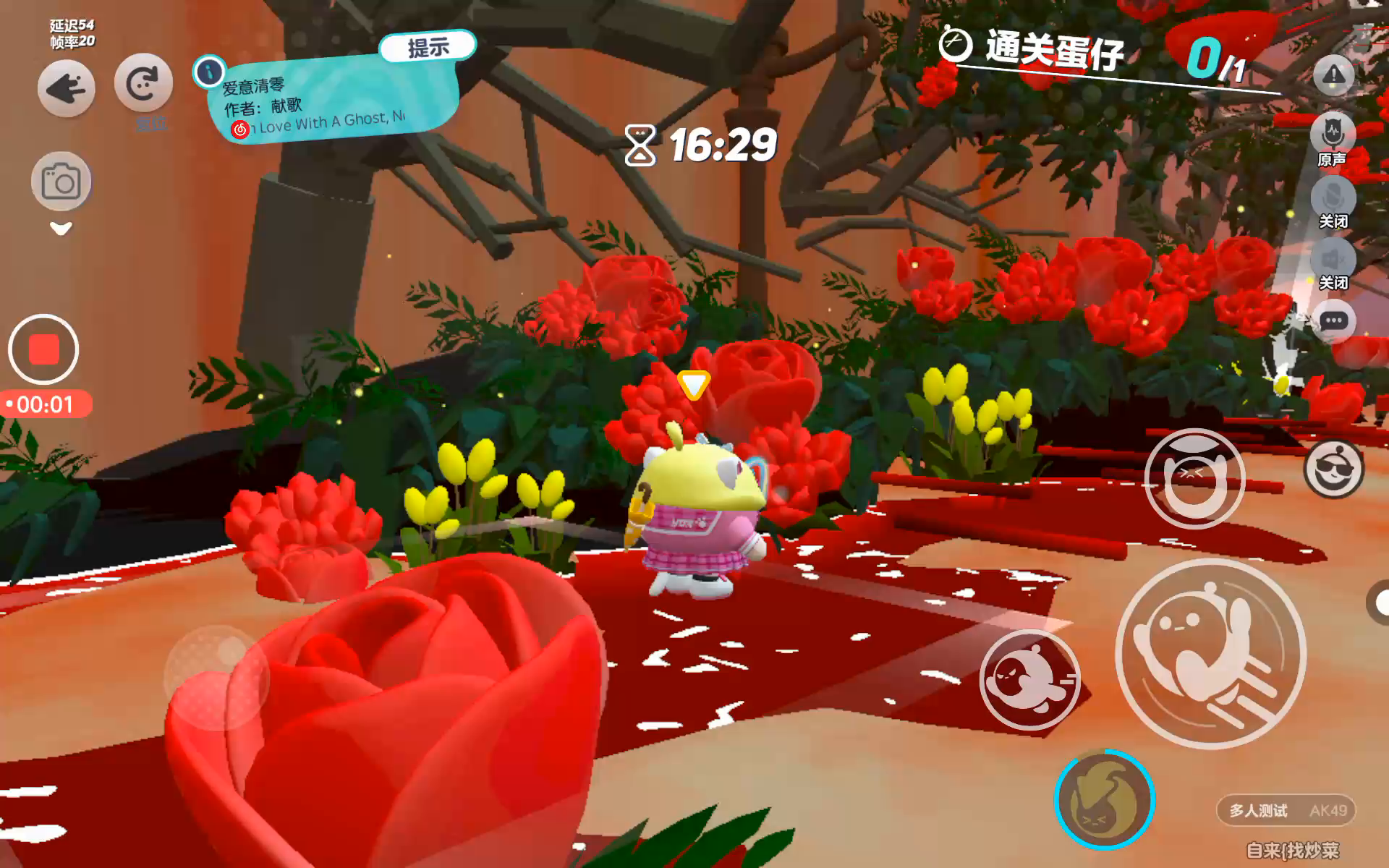Viewport: 1389px width, 868px height.
Task: Toggle the microphone button
Action: [x=1333, y=199]
